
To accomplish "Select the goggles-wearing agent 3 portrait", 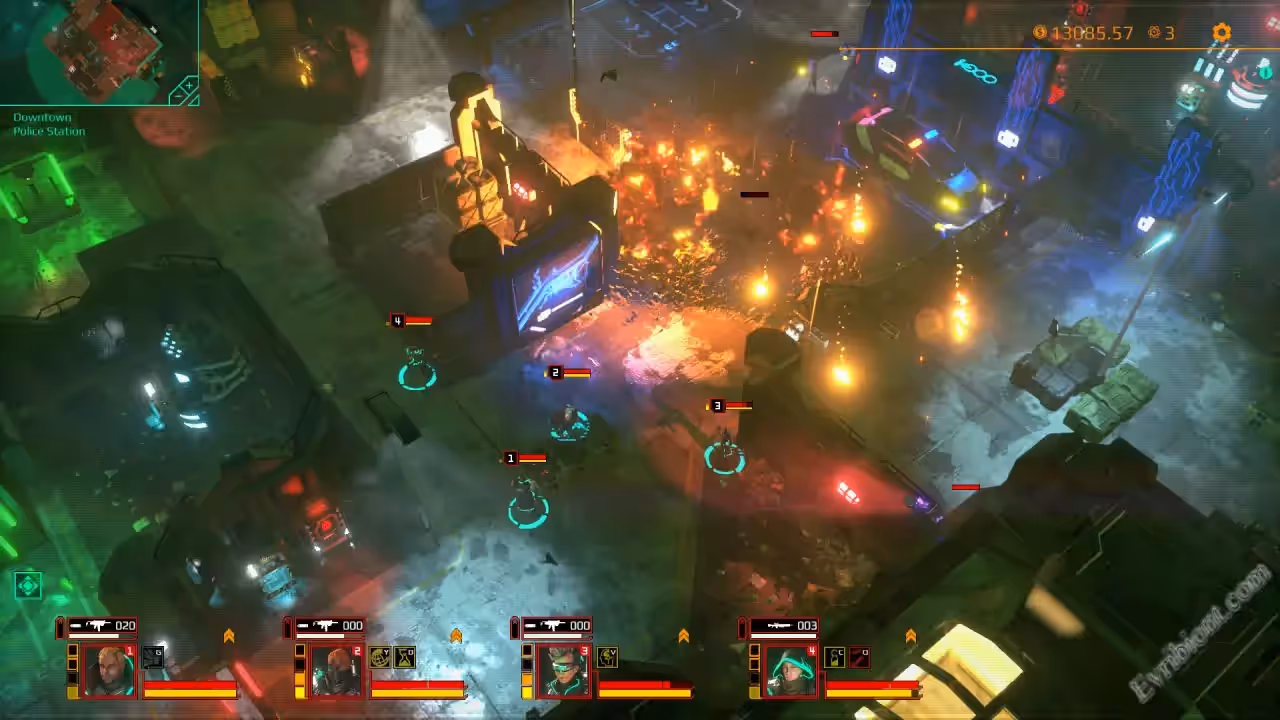I will 563,670.
